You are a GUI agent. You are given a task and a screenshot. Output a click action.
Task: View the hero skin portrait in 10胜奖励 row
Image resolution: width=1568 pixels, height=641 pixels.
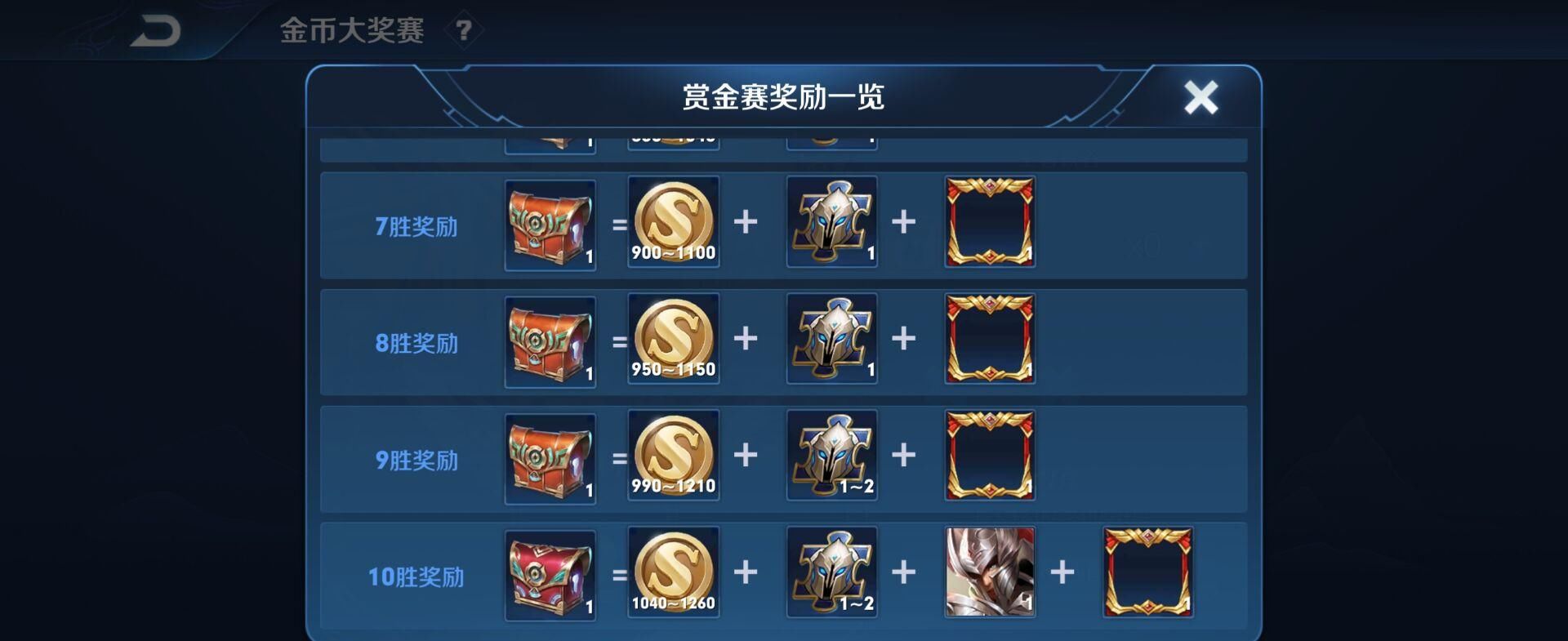tap(988, 573)
